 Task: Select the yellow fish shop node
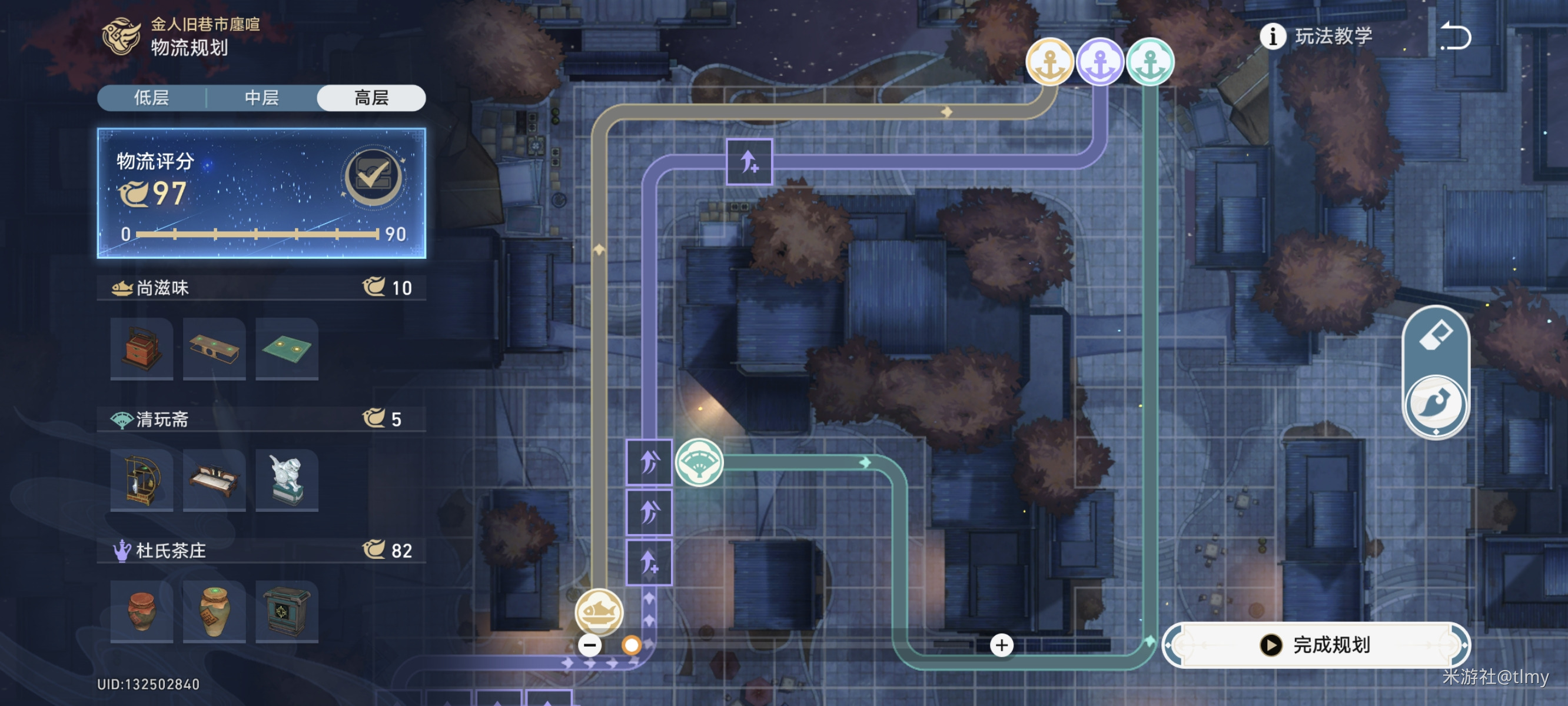(x=599, y=612)
